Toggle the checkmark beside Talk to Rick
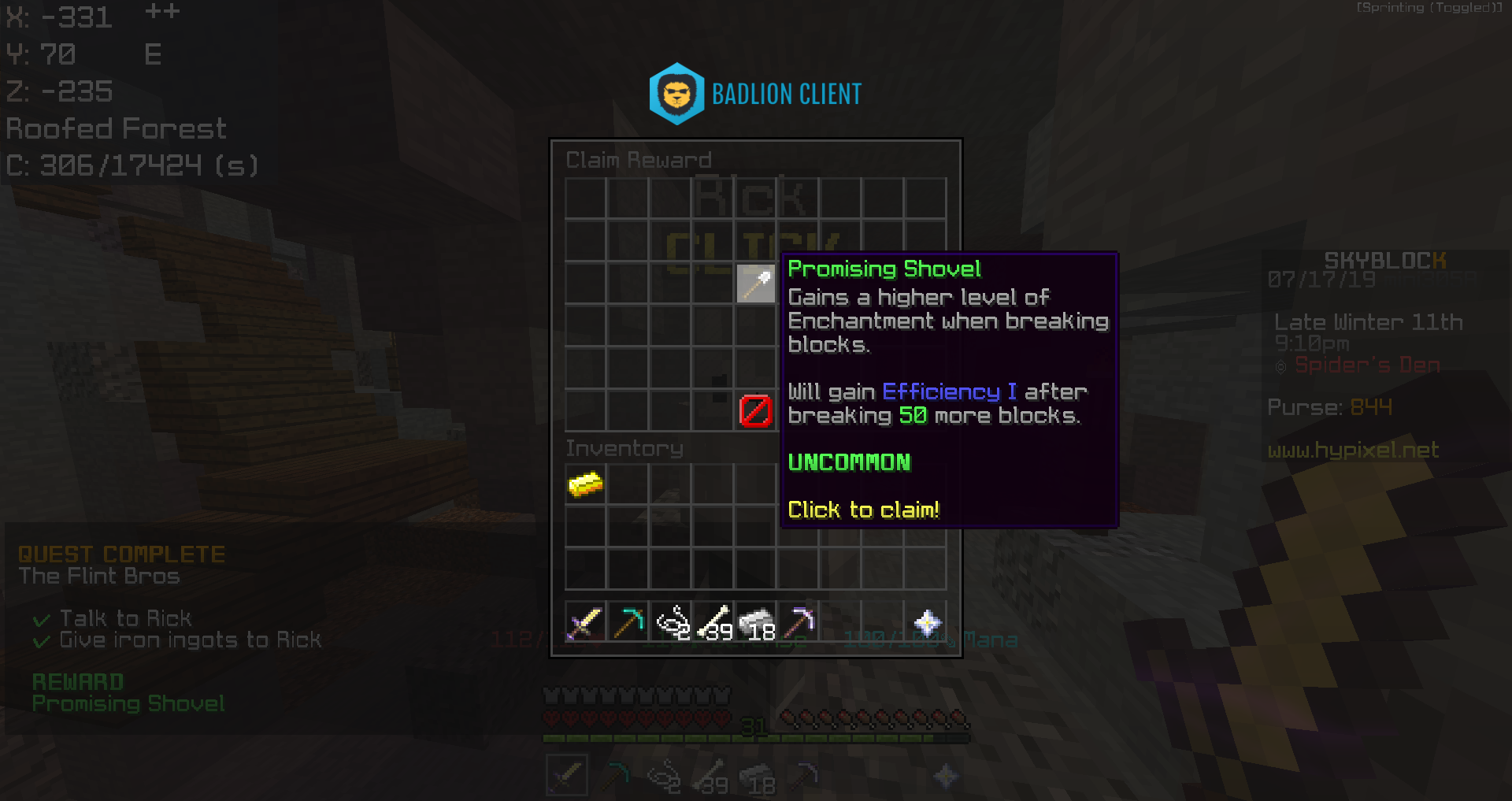 [40, 618]
